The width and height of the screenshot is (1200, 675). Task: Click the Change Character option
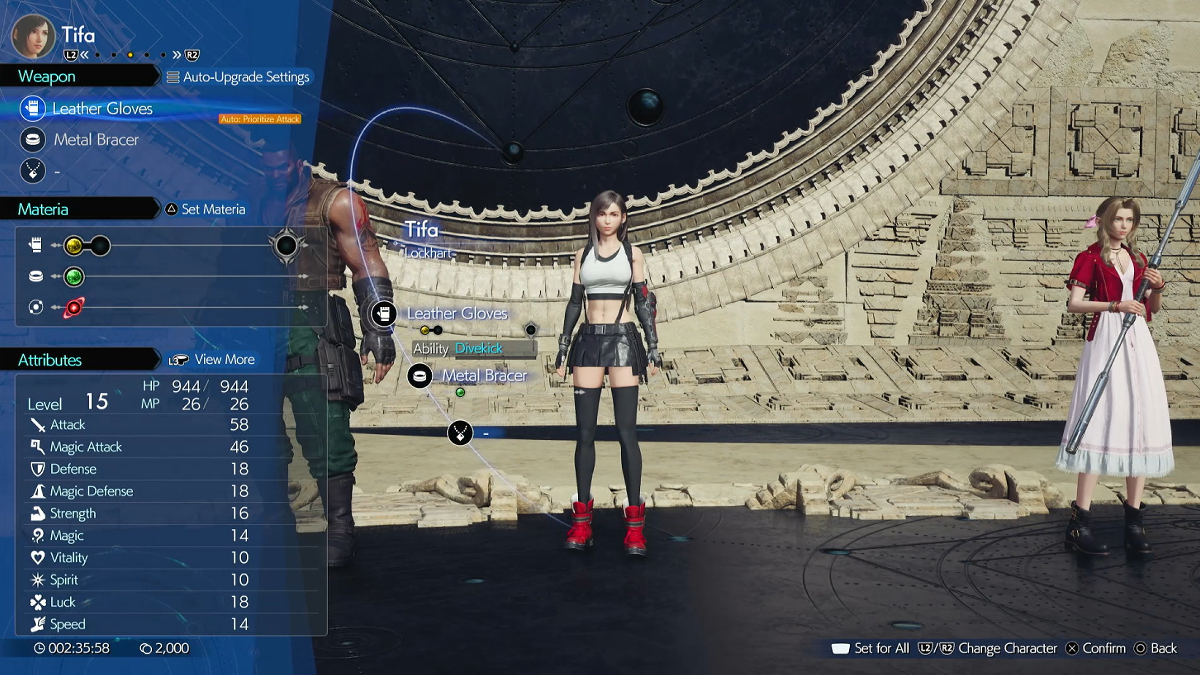tap(997, 648)
